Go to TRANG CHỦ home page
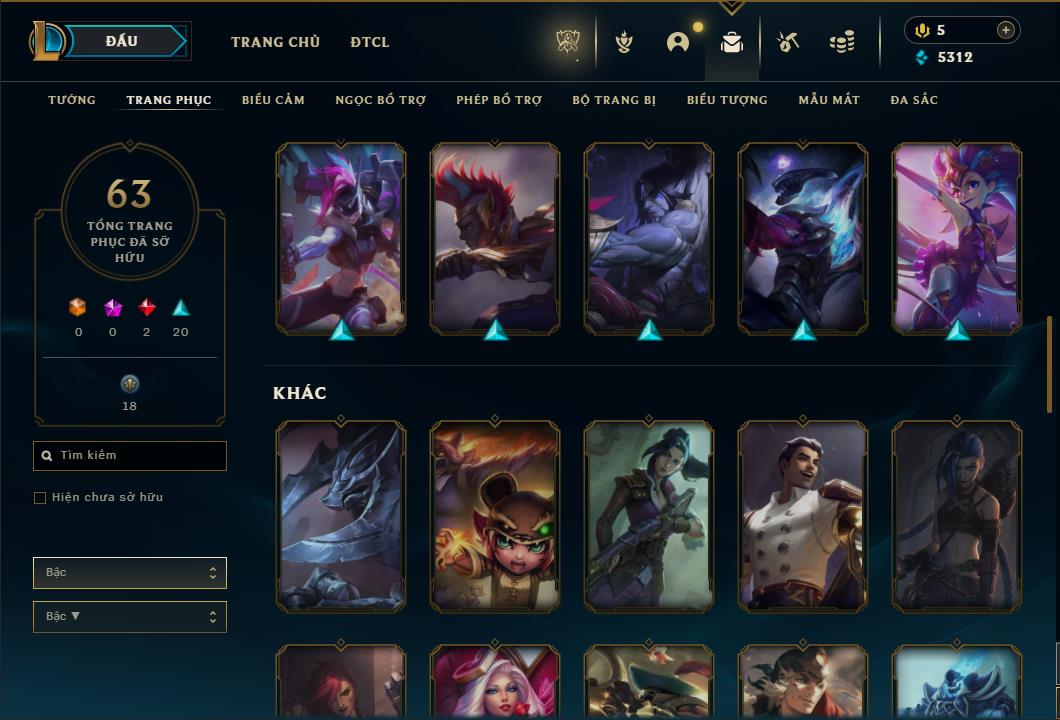Viewport: 1060px width, 720px height. (x=275, y=42)
